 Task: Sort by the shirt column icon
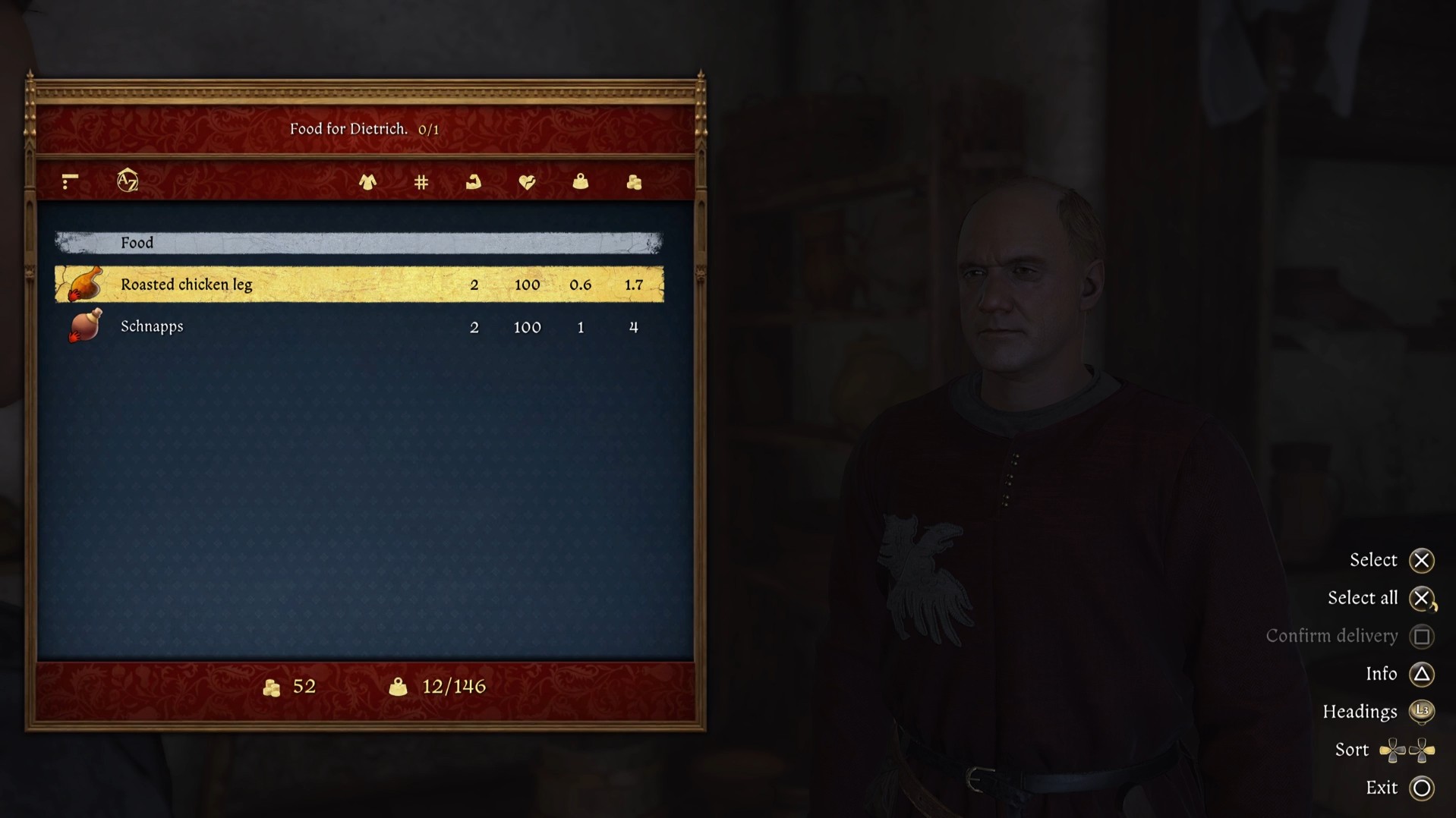point(367,182)
